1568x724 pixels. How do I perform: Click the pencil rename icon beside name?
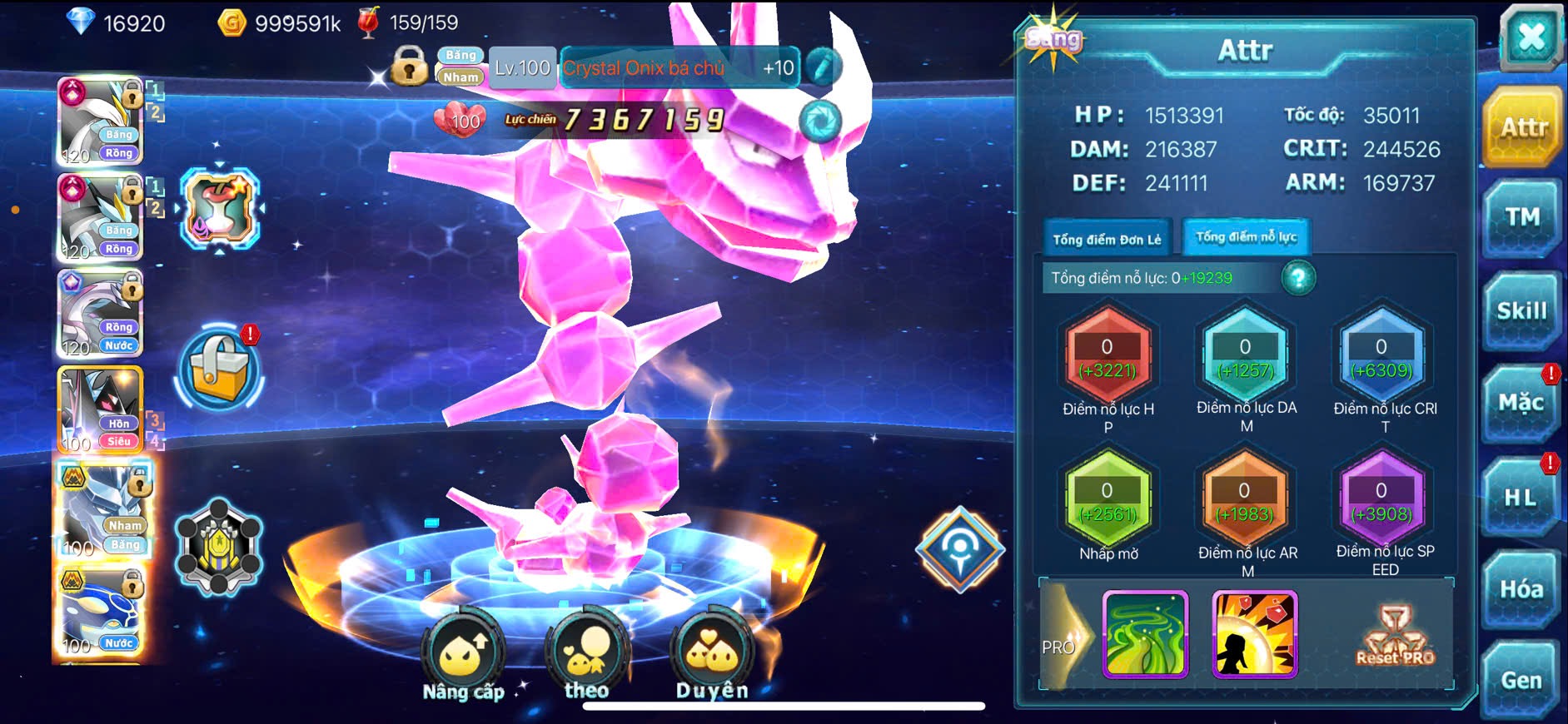point(822,67)
